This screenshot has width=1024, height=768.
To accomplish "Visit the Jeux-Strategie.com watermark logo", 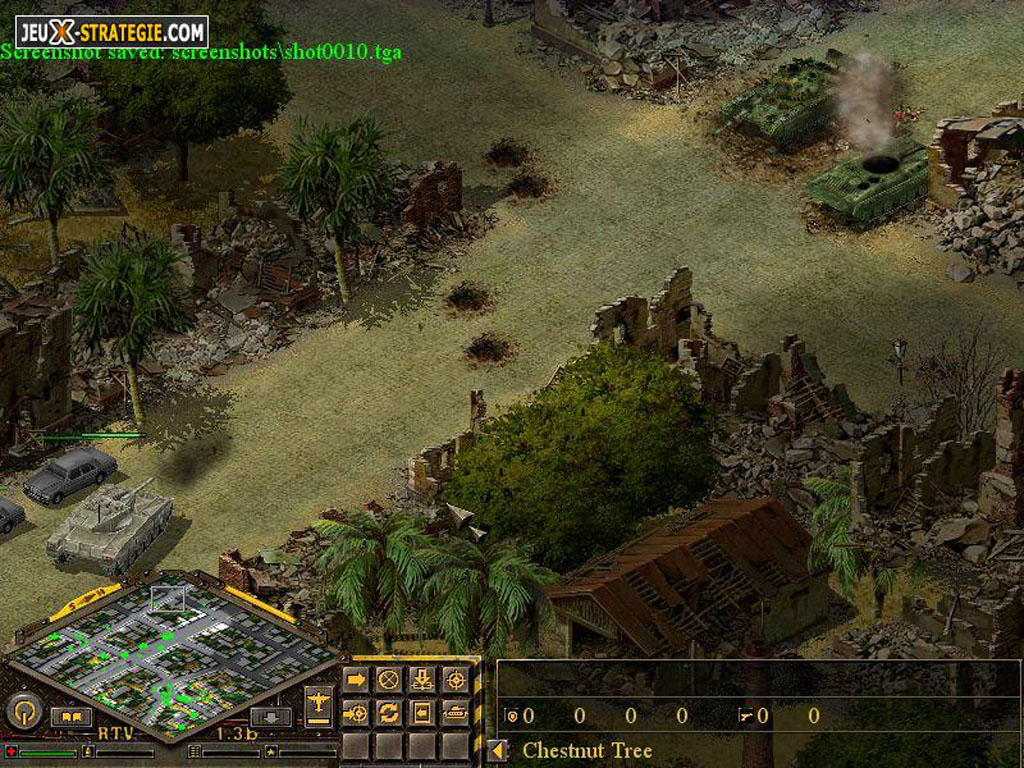I will tap(111, 31).
